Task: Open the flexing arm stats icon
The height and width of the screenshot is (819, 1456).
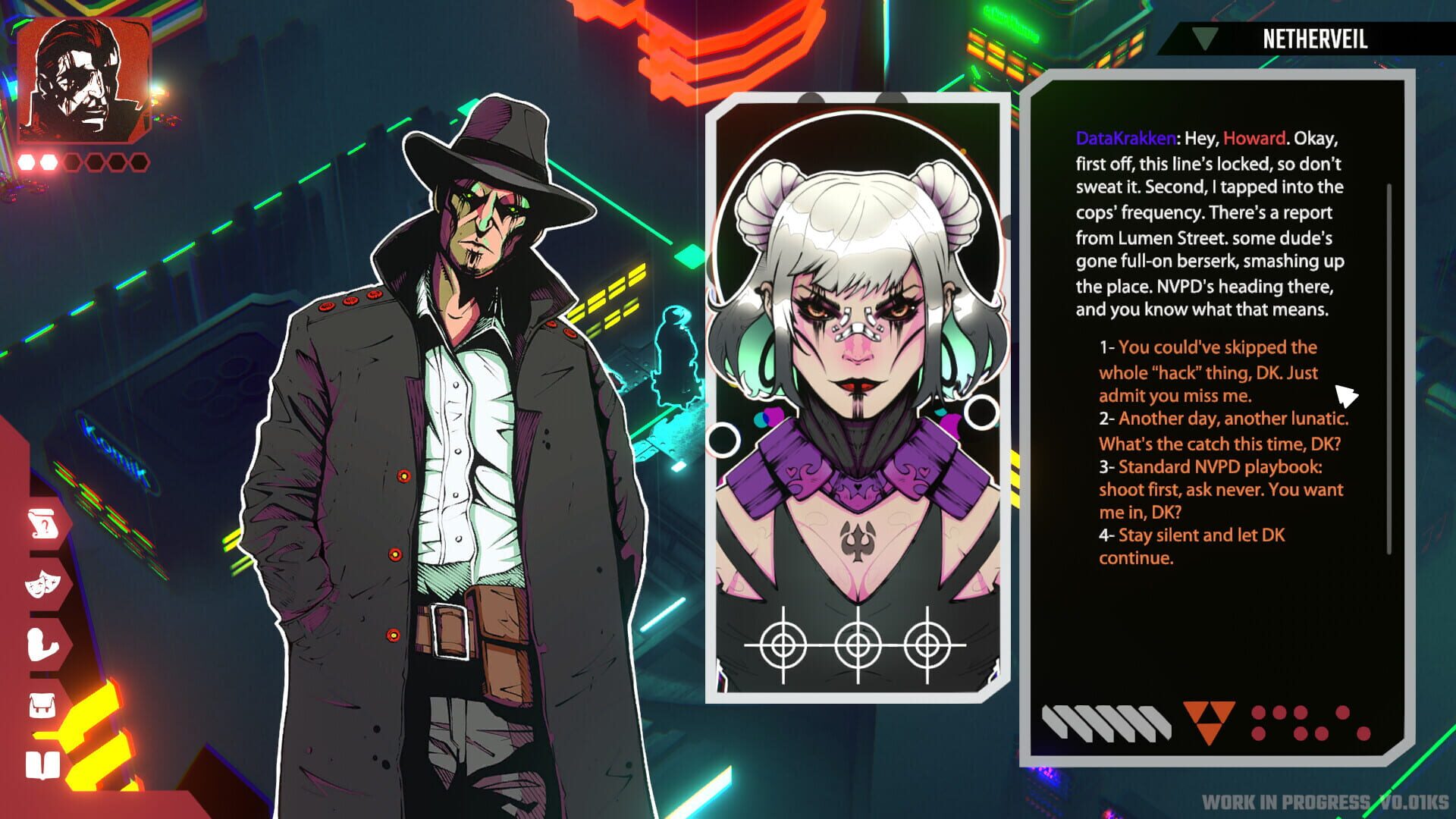Action: click(42, 645)
